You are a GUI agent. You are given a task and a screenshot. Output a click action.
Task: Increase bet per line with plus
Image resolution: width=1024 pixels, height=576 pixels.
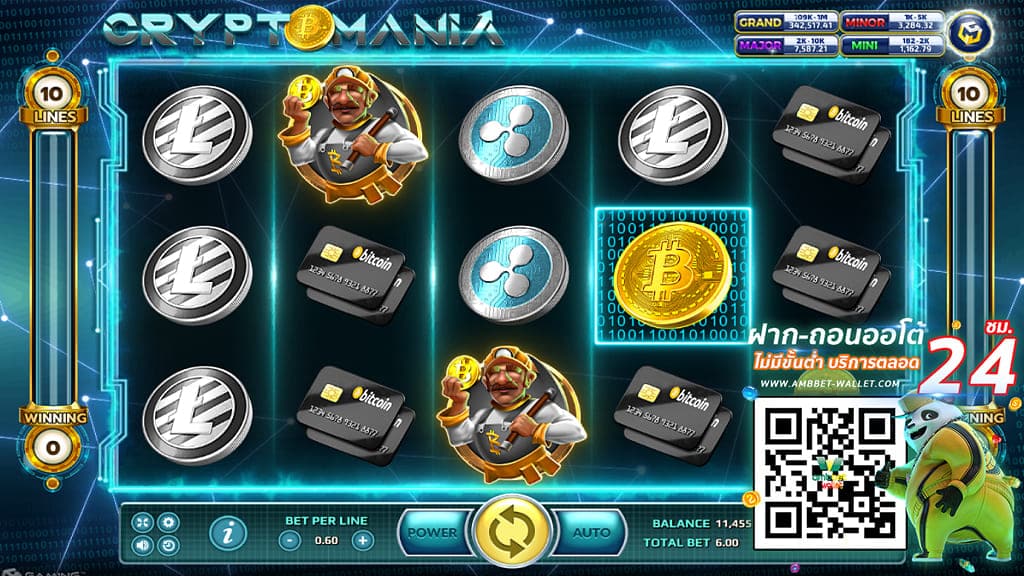tap(363, 540)
